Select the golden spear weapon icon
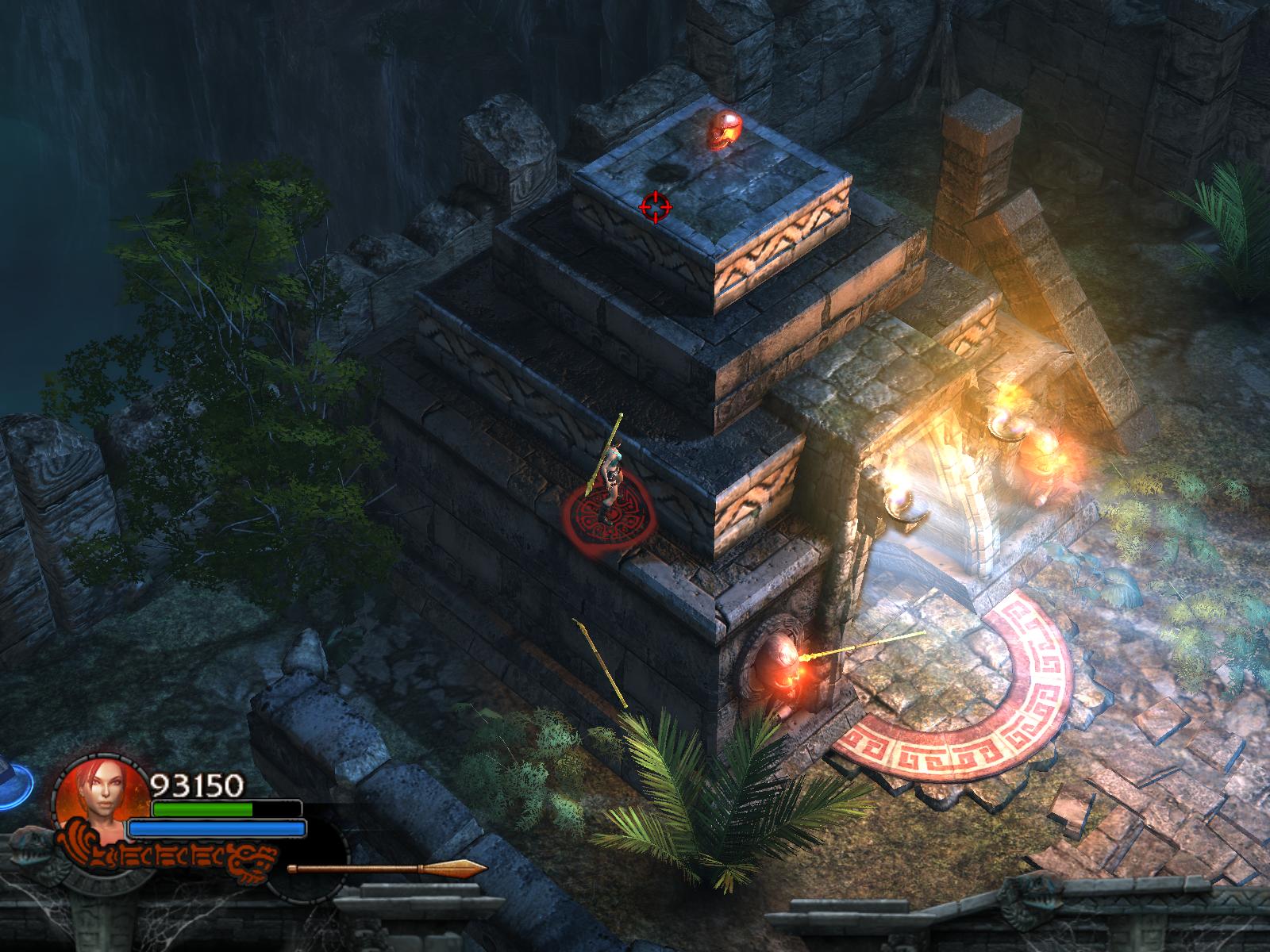Viewport: 1270px width, 952px height. (387, 869)
